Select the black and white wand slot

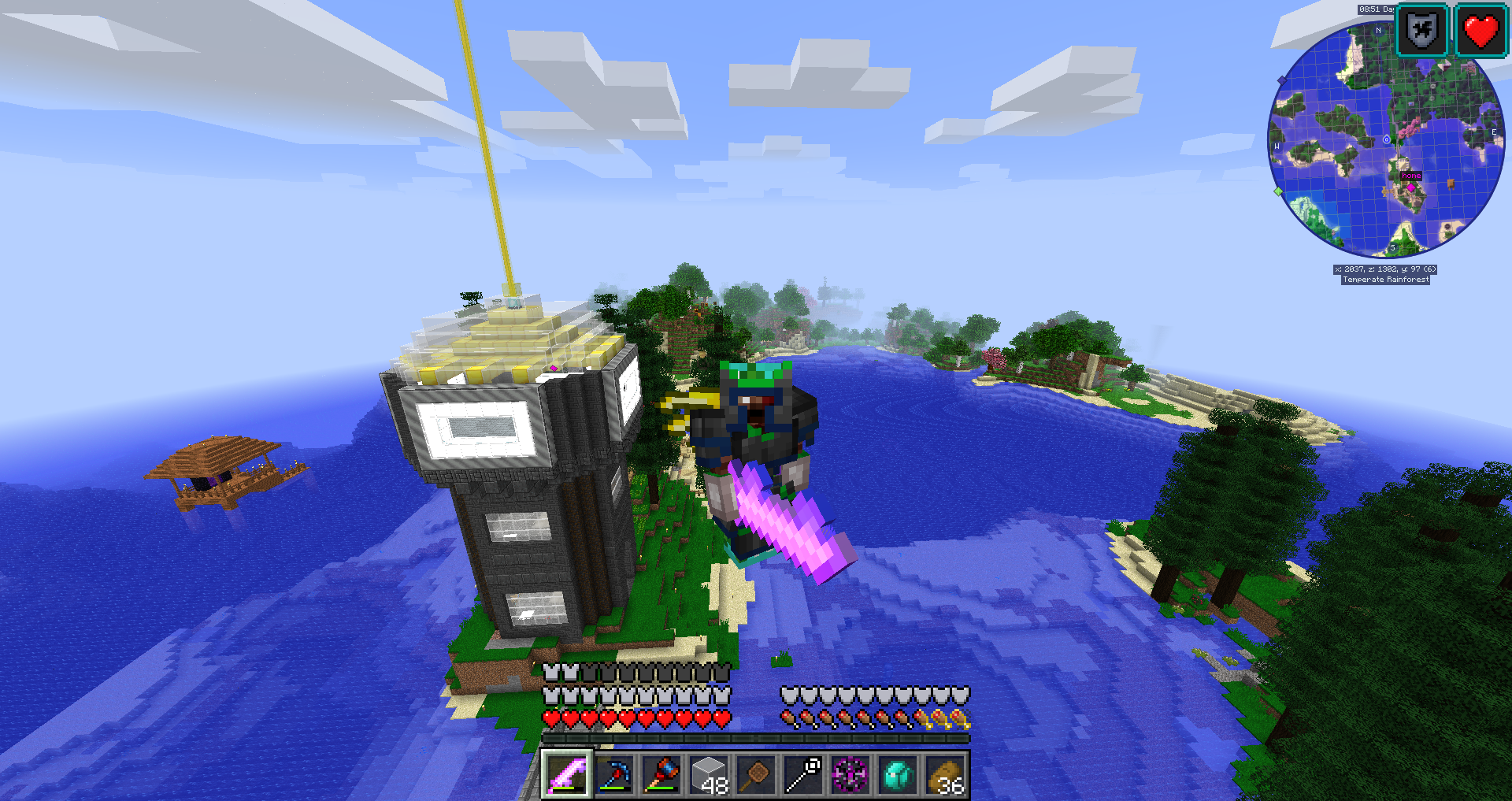coord(803,775)
